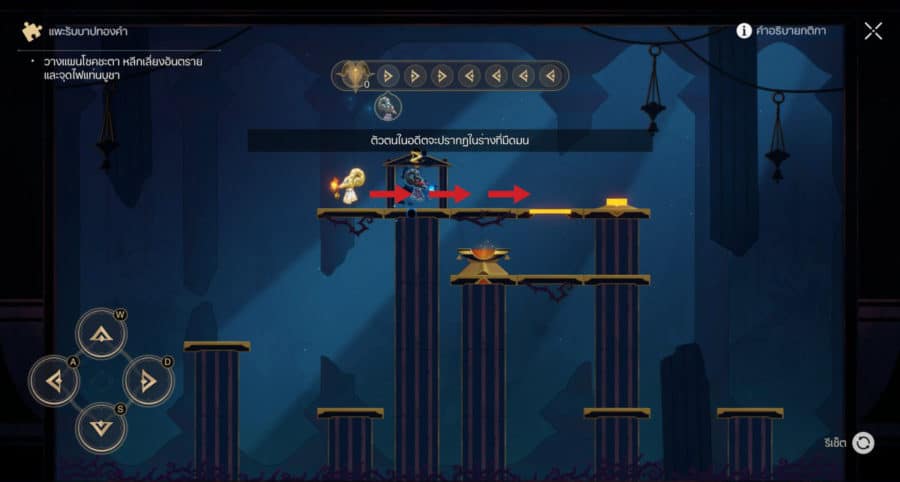The height and width of the screenshot is (482, 900).
Task: Tap the right arrow D control
Action: pyautogui.click(x=148, y=380)
